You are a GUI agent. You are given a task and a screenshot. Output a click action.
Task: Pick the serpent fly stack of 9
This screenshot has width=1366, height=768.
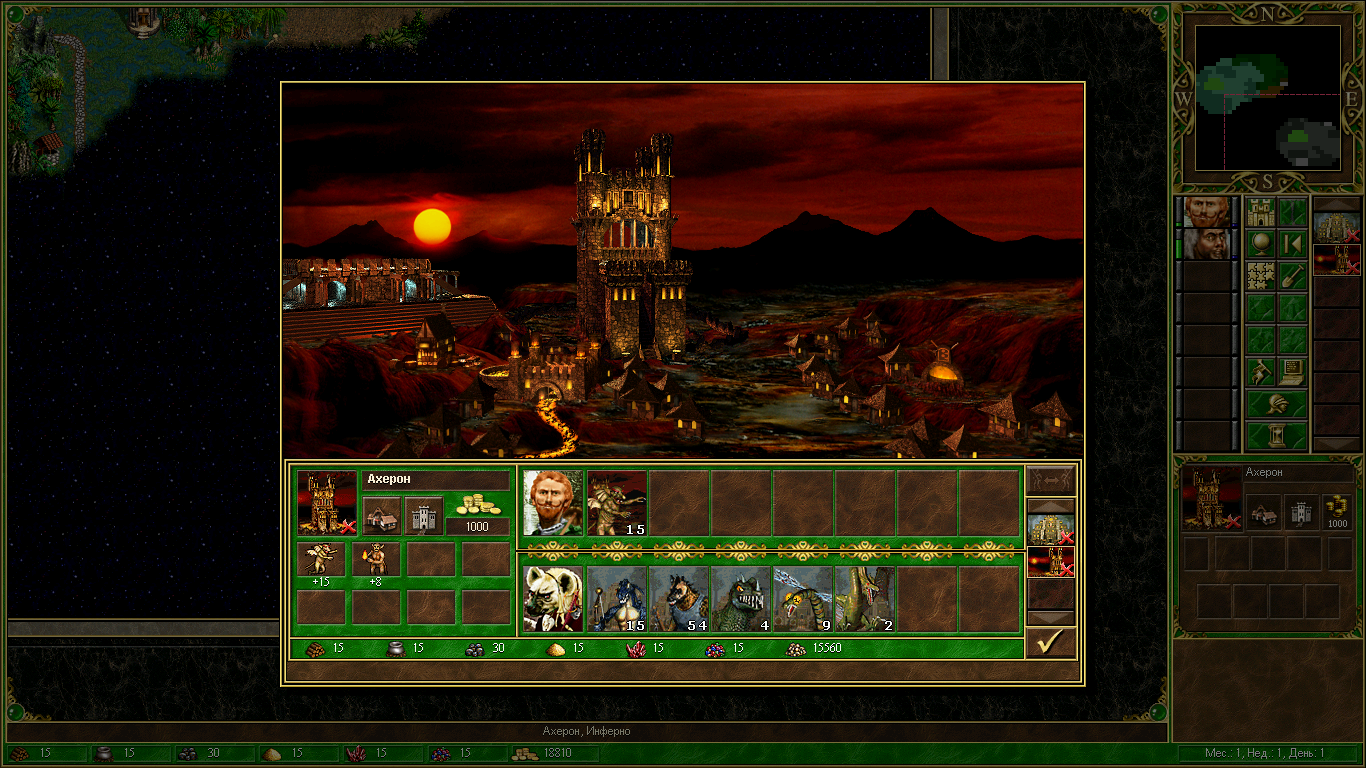803,599
